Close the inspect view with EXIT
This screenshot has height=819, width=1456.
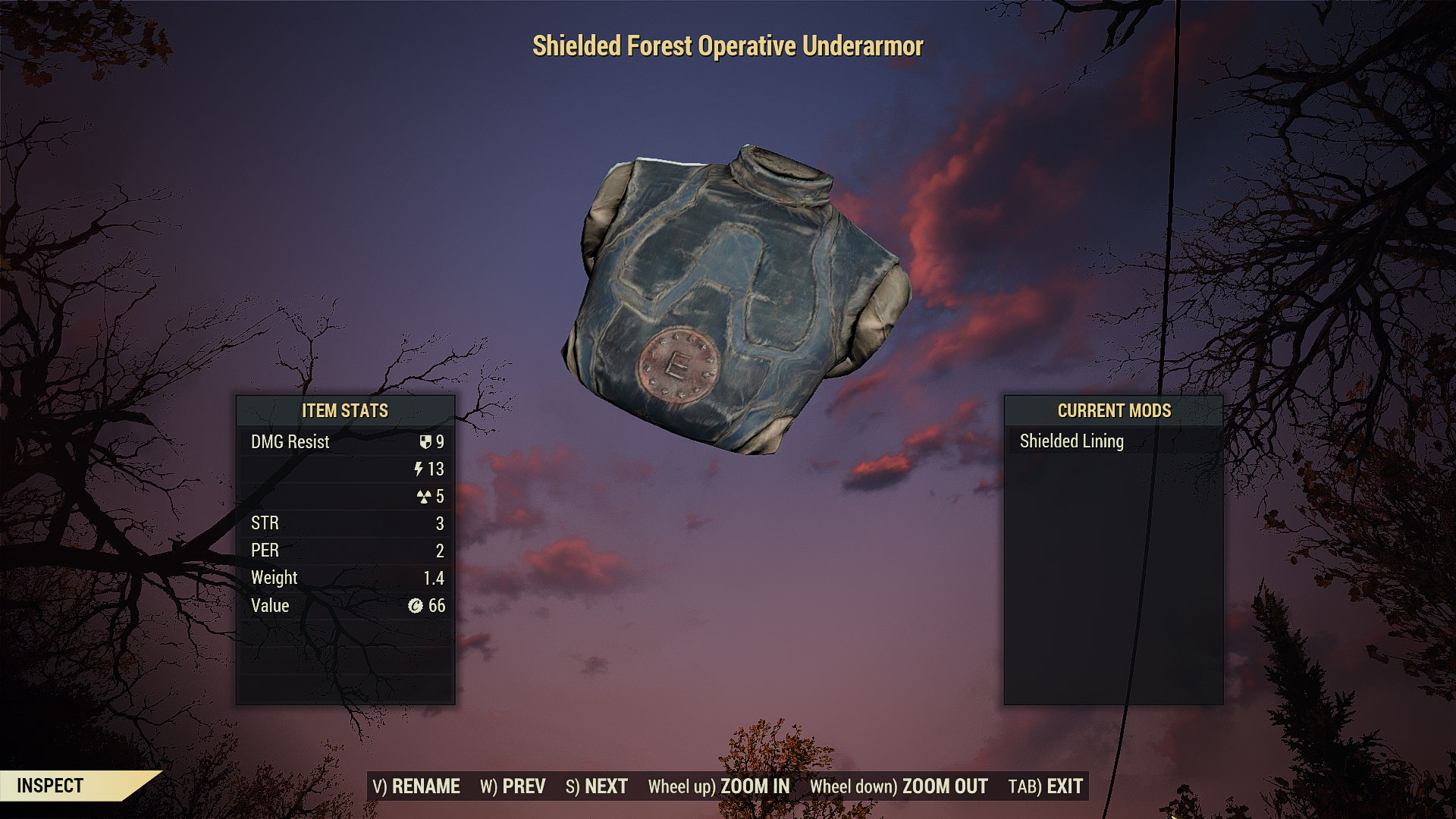coord(1046,786)
